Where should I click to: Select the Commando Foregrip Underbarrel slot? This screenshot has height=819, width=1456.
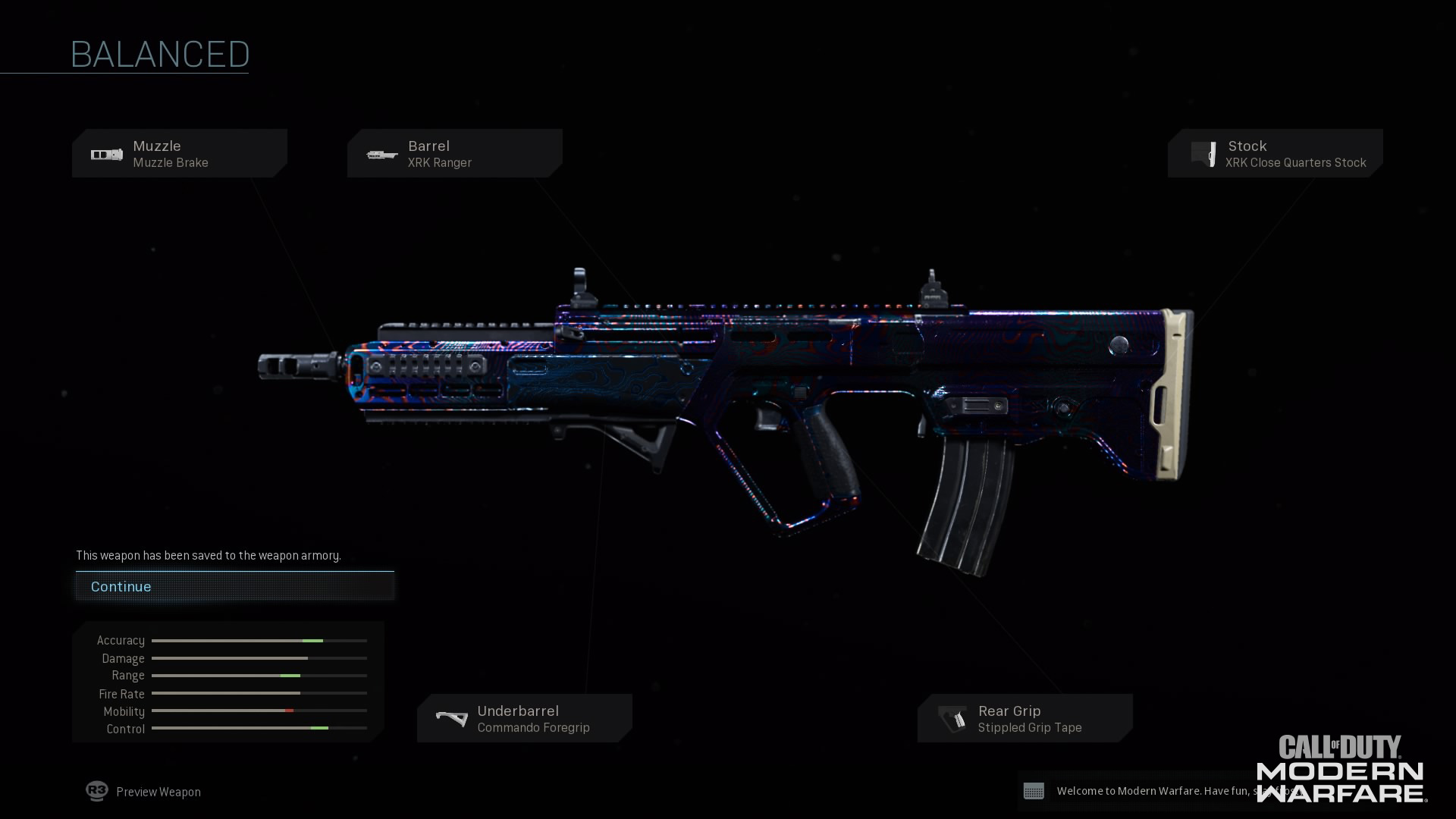click(525, 718)
